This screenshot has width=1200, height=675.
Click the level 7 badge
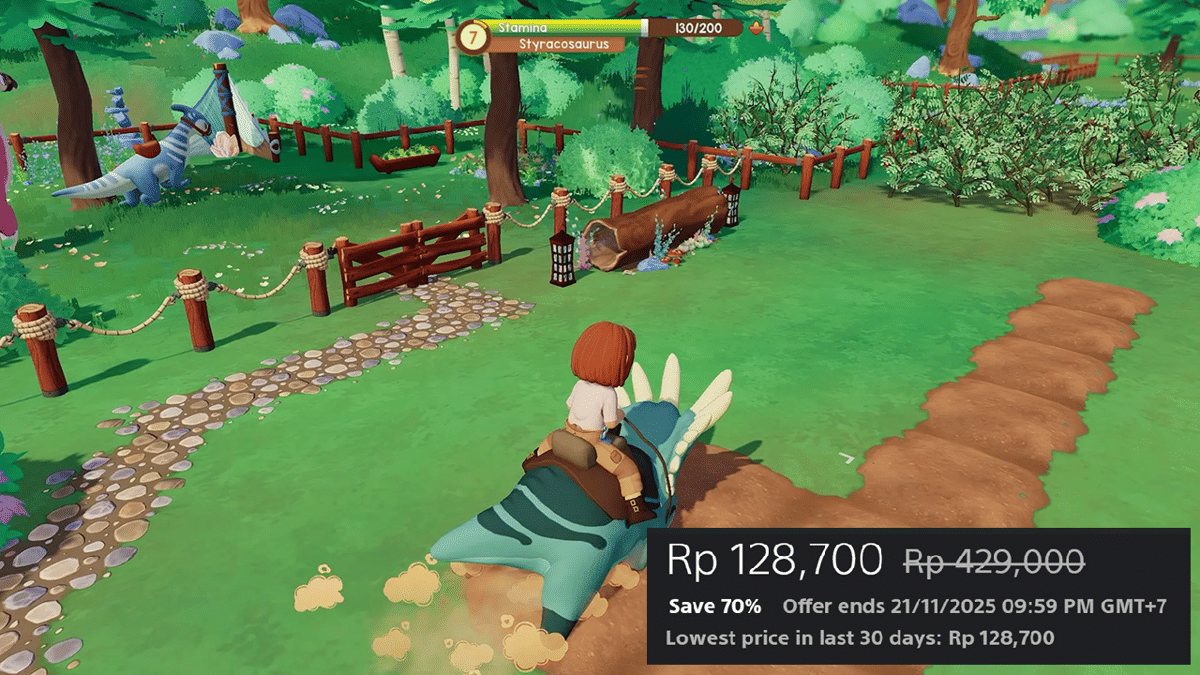[x=472, y=37]
